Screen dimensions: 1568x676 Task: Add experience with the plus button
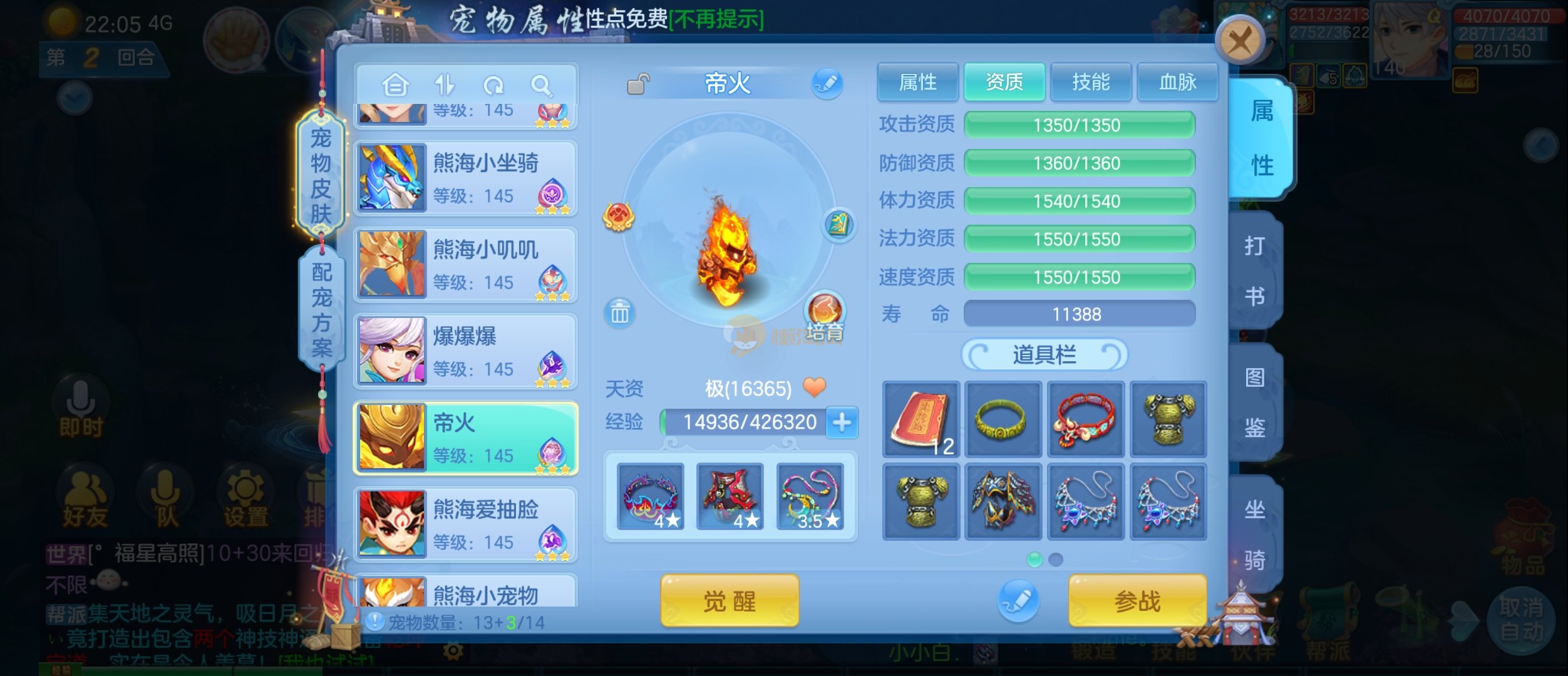click(x=842, y=422)
